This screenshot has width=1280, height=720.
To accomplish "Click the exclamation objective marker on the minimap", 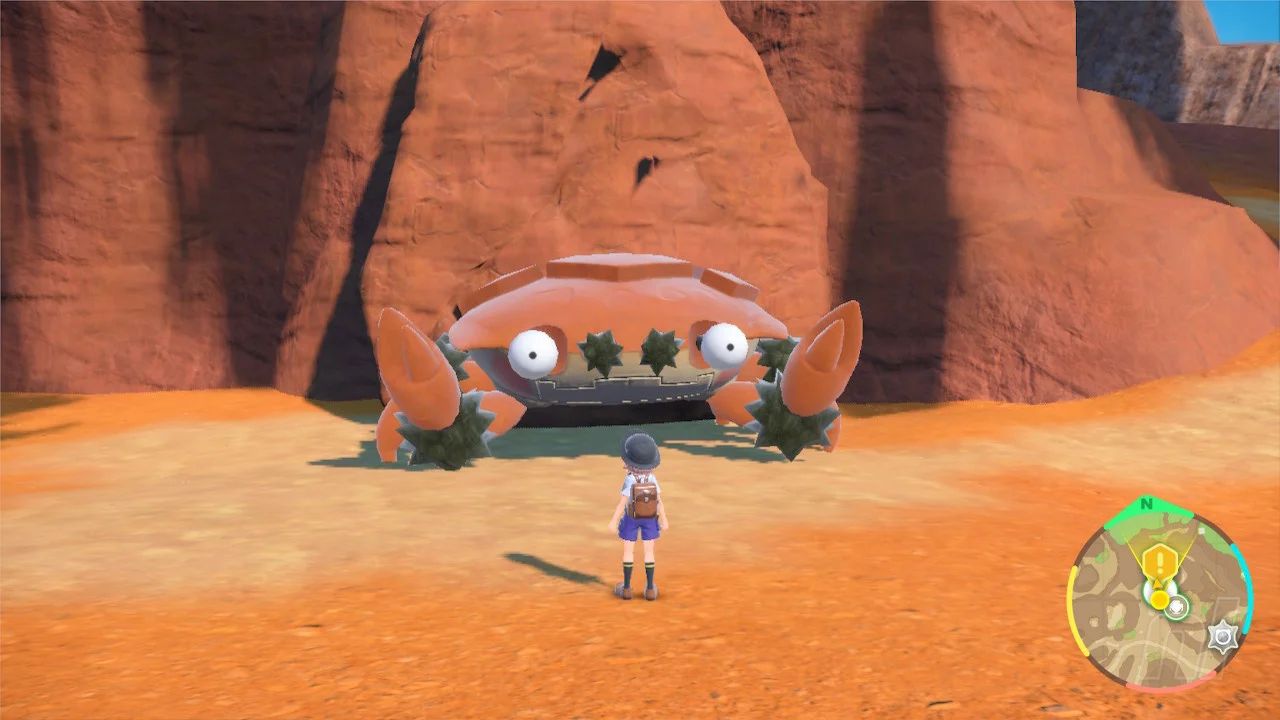I will pos(1160,562).
